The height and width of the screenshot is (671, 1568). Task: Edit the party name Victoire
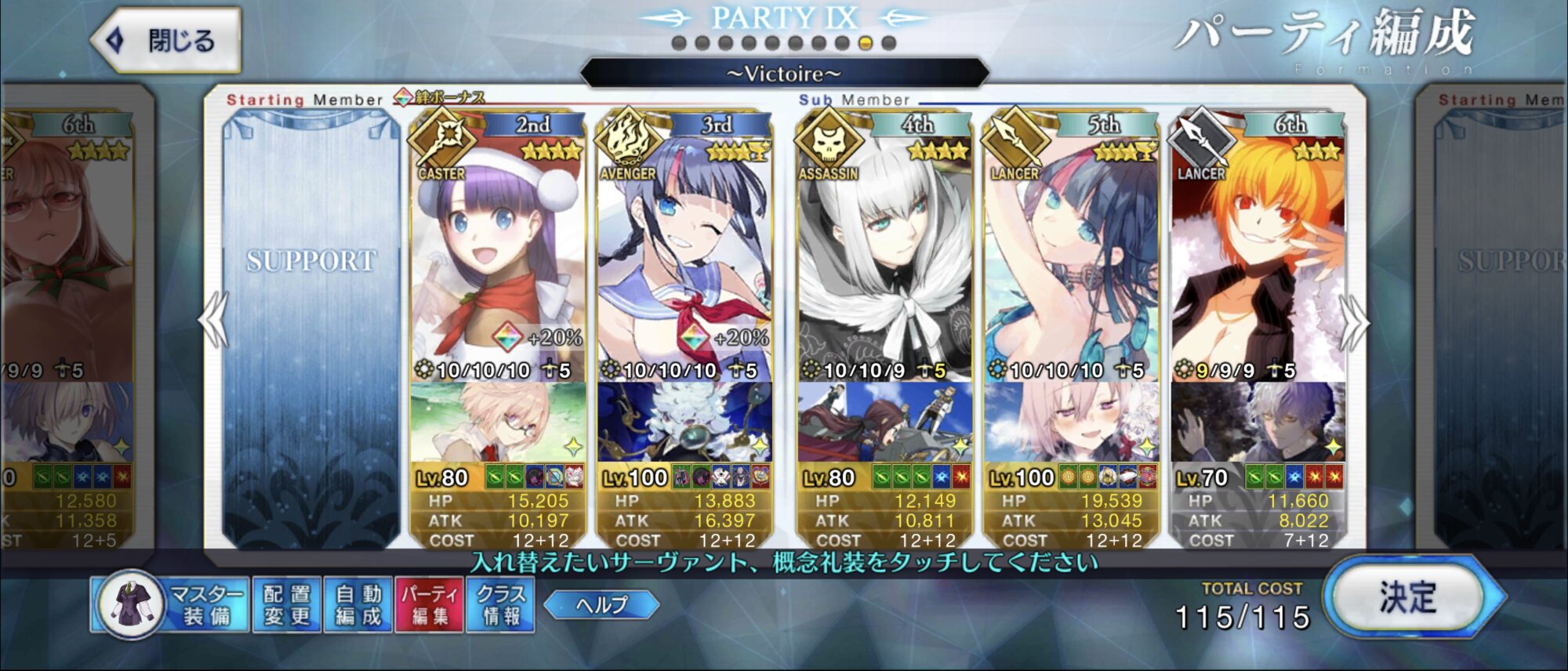(x=784, y=74)
